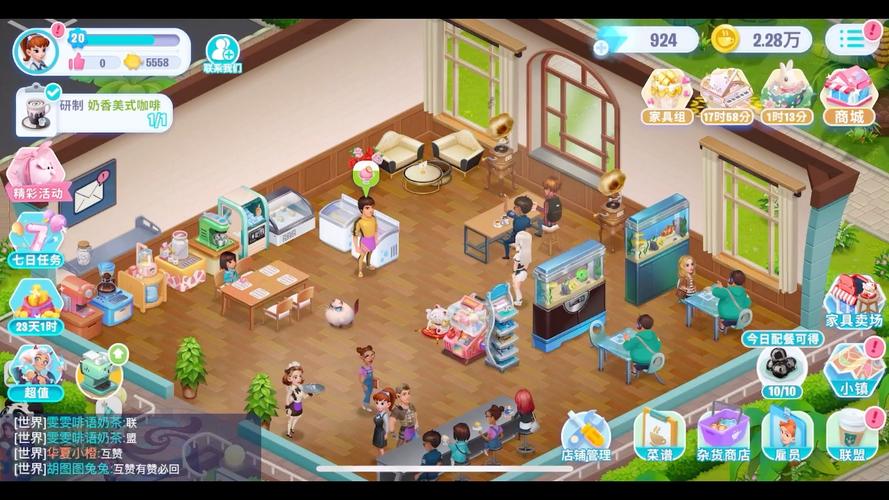Open the top-right list menu button

point(851,39)
